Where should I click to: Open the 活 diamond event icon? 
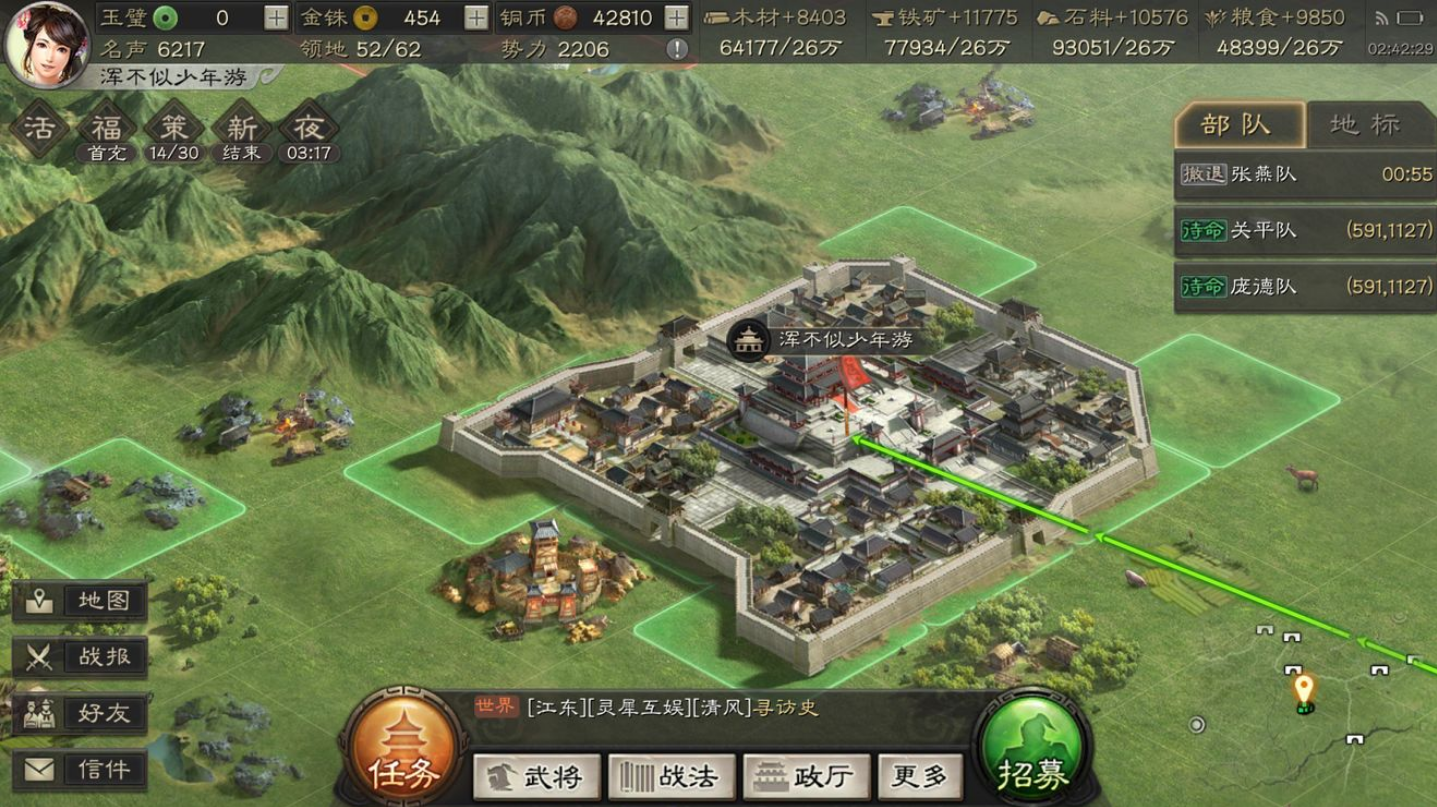tap(38, 128)
